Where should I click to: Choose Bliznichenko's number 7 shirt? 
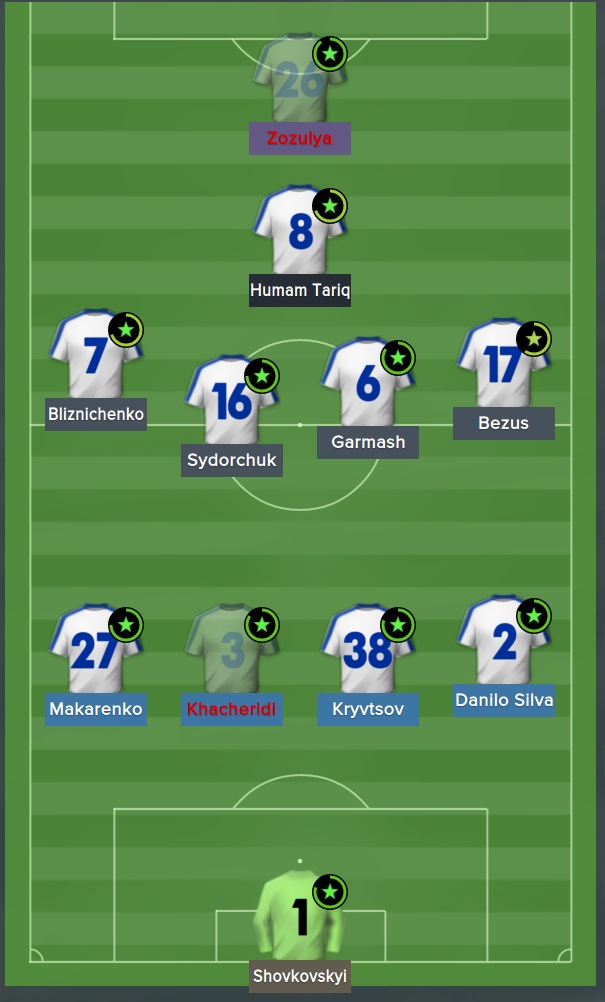(x=95, y=357)
